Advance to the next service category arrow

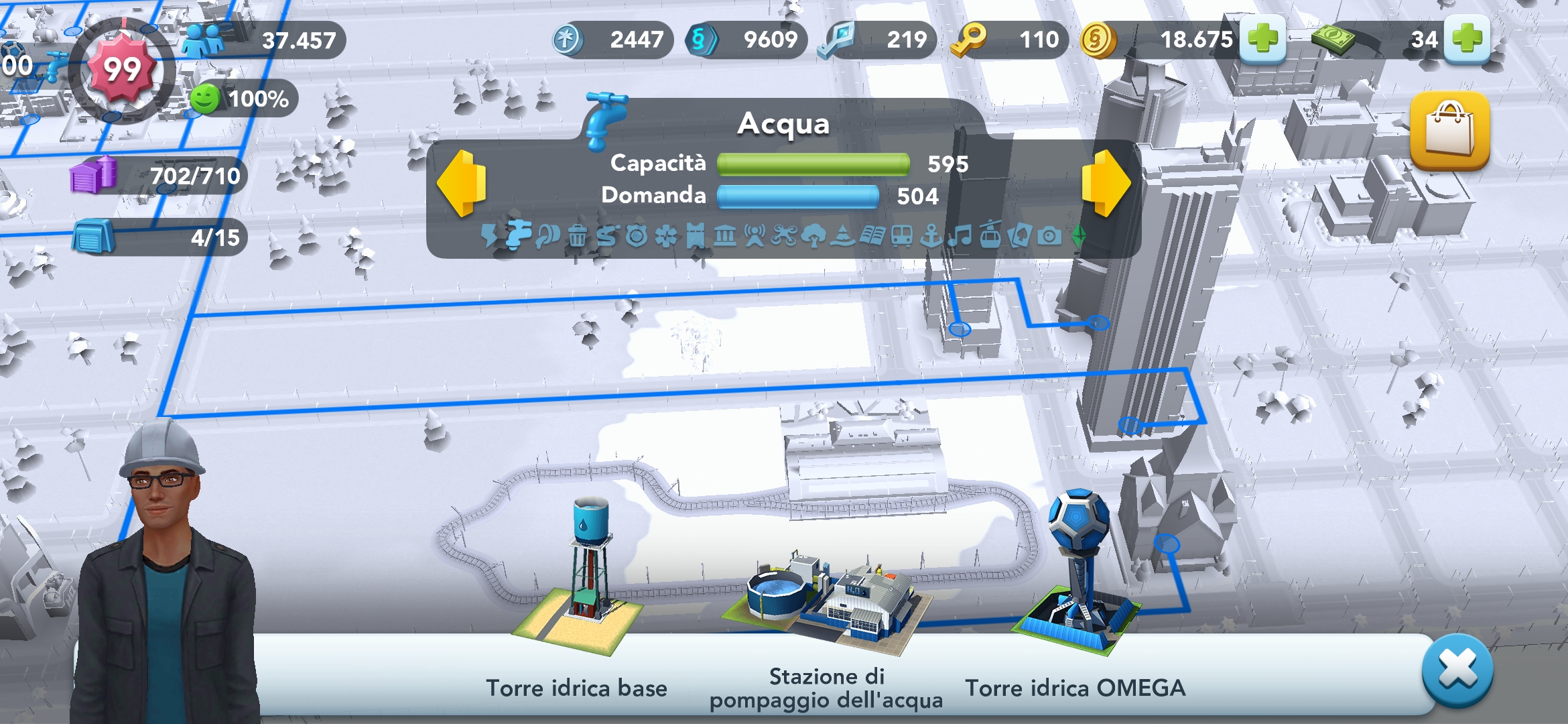pos(1106,183)
